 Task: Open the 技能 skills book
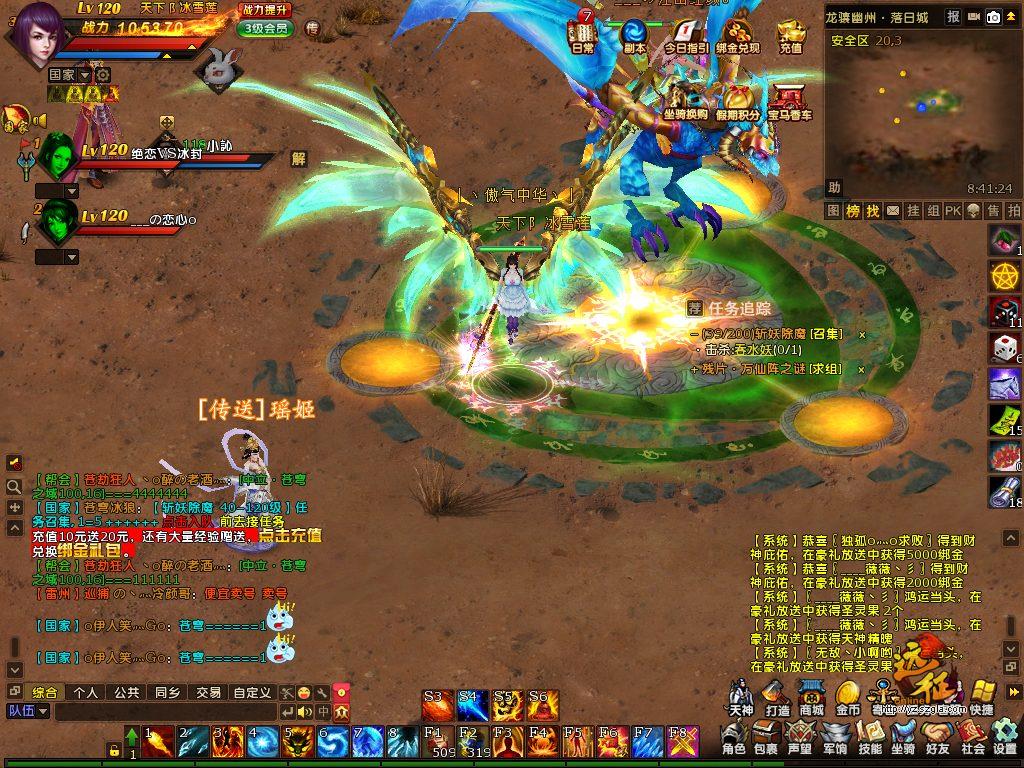pos(870,738)
